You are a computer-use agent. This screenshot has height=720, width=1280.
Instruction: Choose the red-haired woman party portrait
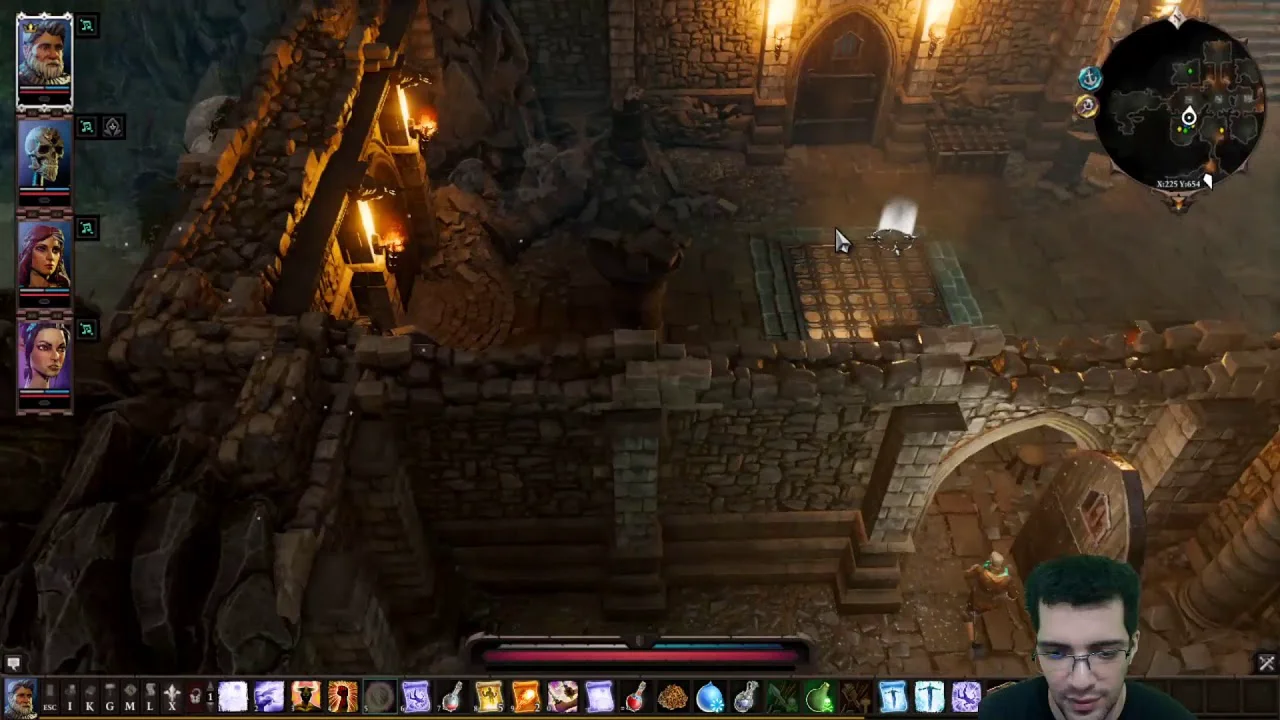coord(44,258)
